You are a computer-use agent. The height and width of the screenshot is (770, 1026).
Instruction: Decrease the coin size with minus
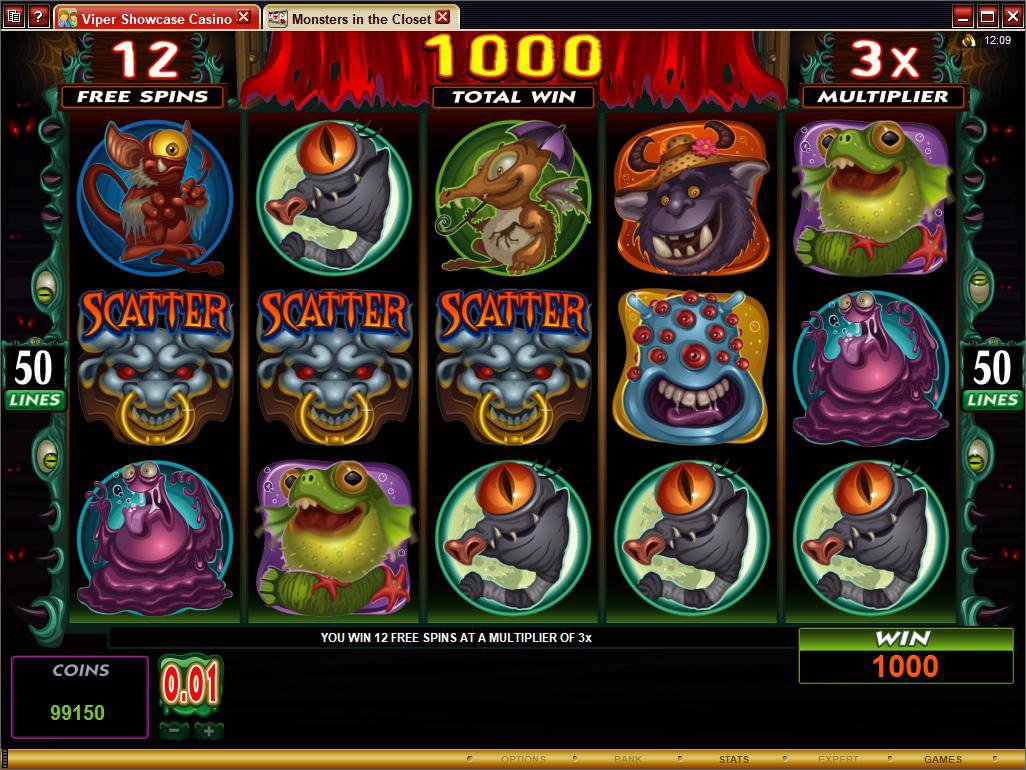pyautogui.click(x=174, y=731)
